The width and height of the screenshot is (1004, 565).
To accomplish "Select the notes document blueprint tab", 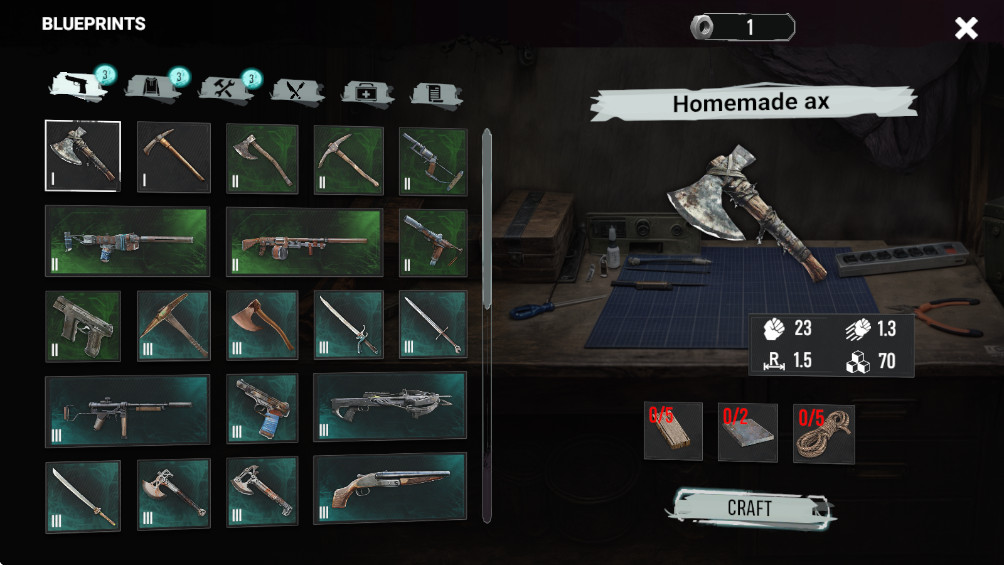I will coord(436,94).
